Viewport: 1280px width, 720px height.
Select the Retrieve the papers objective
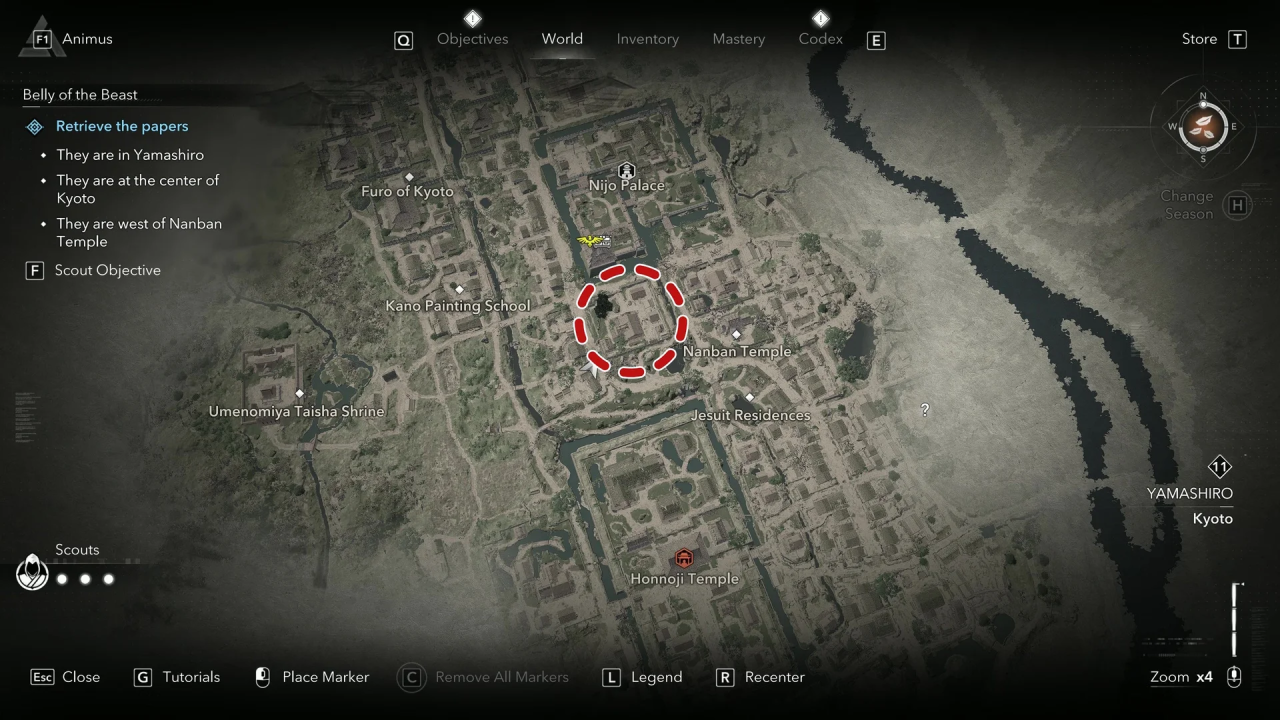(121, 126)
